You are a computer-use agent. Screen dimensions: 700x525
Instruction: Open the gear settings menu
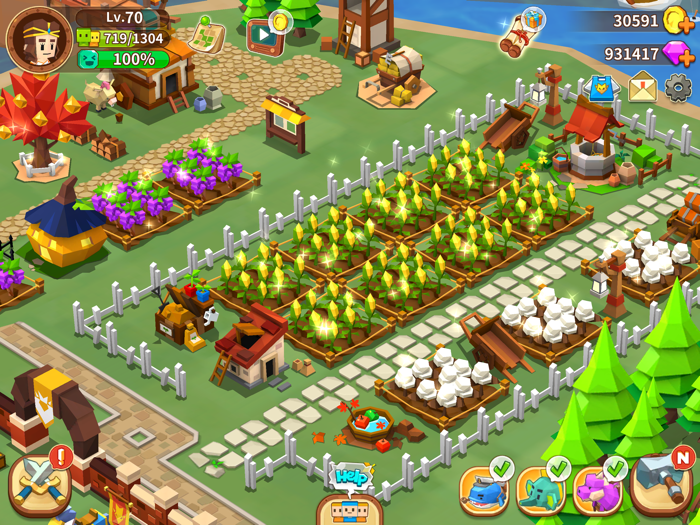point(678,88)
